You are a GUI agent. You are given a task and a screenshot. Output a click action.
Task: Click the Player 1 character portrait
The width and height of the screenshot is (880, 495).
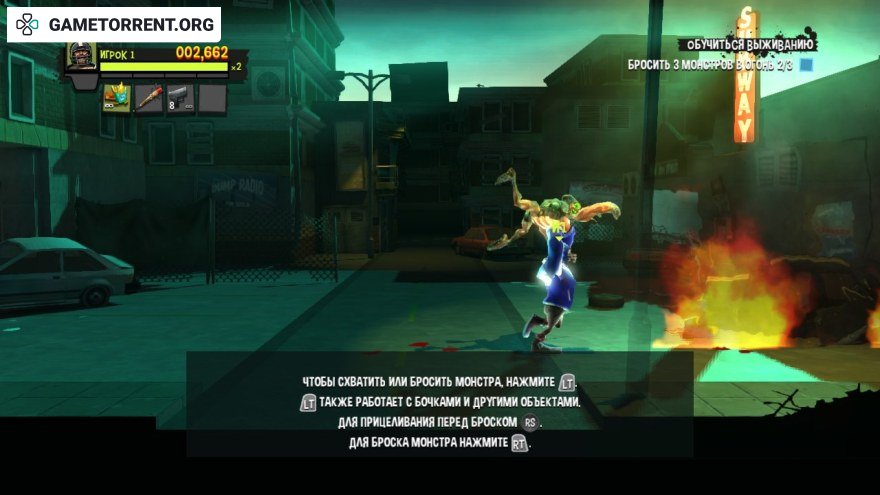pos(81,57)
